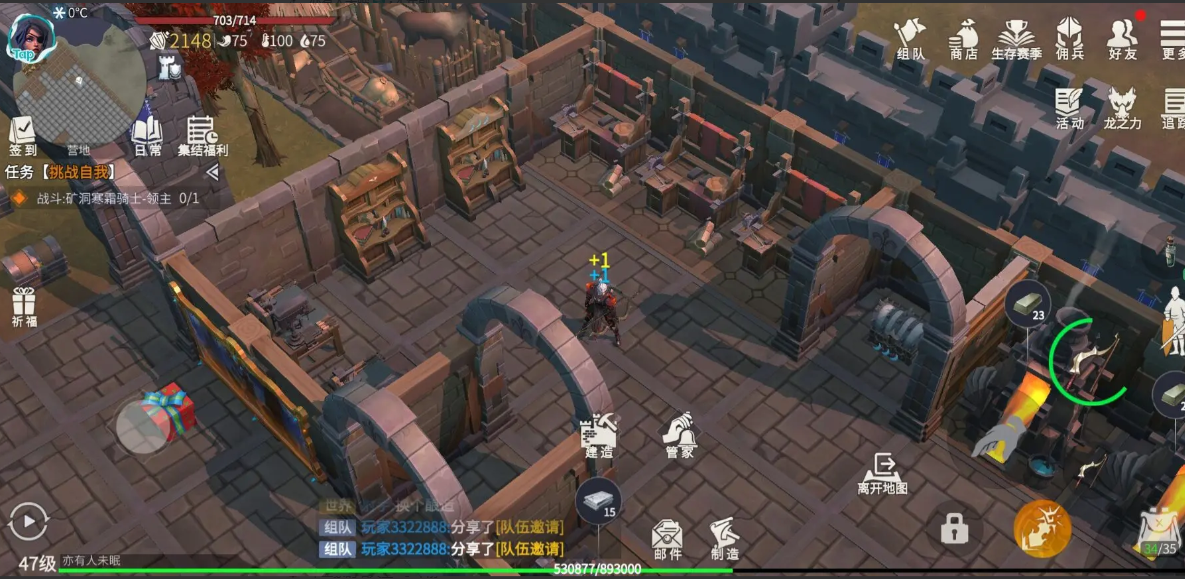Open the 管家 butler menu
Screen dimensions: 1185x579
pos(679,436)
